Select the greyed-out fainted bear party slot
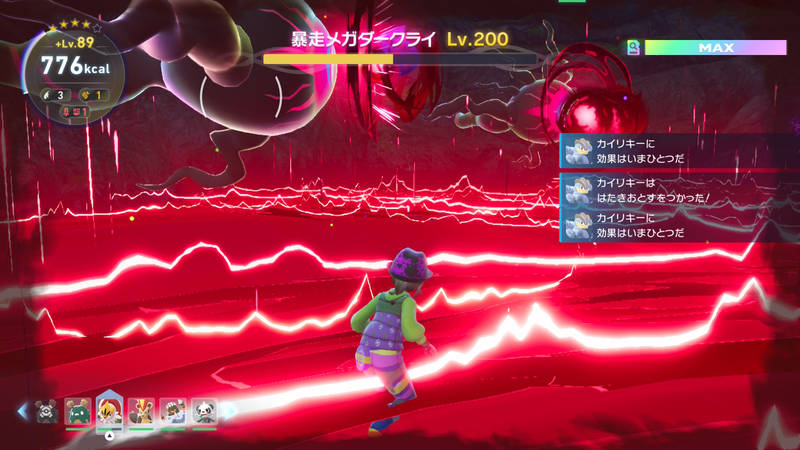Screen dimensions: 800x450 46,410
